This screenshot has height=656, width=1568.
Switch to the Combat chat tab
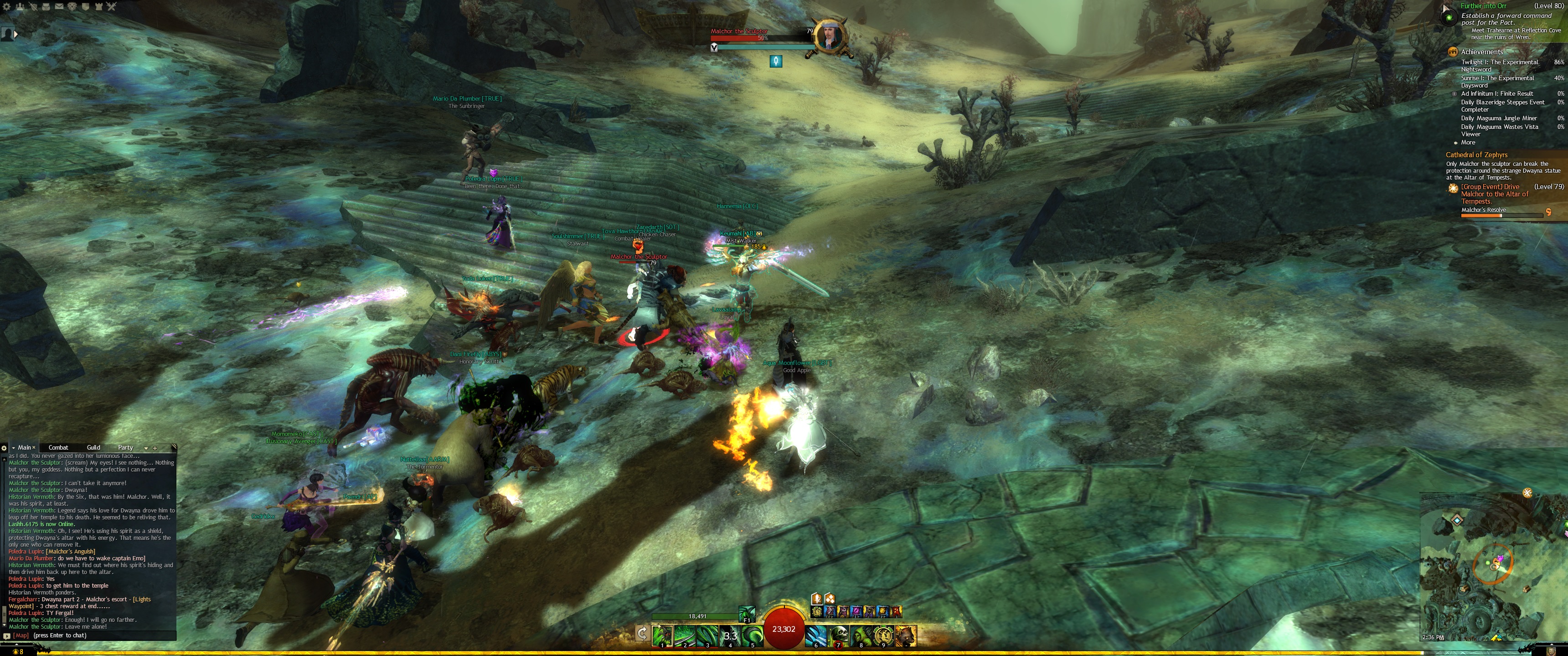point(58,447)
